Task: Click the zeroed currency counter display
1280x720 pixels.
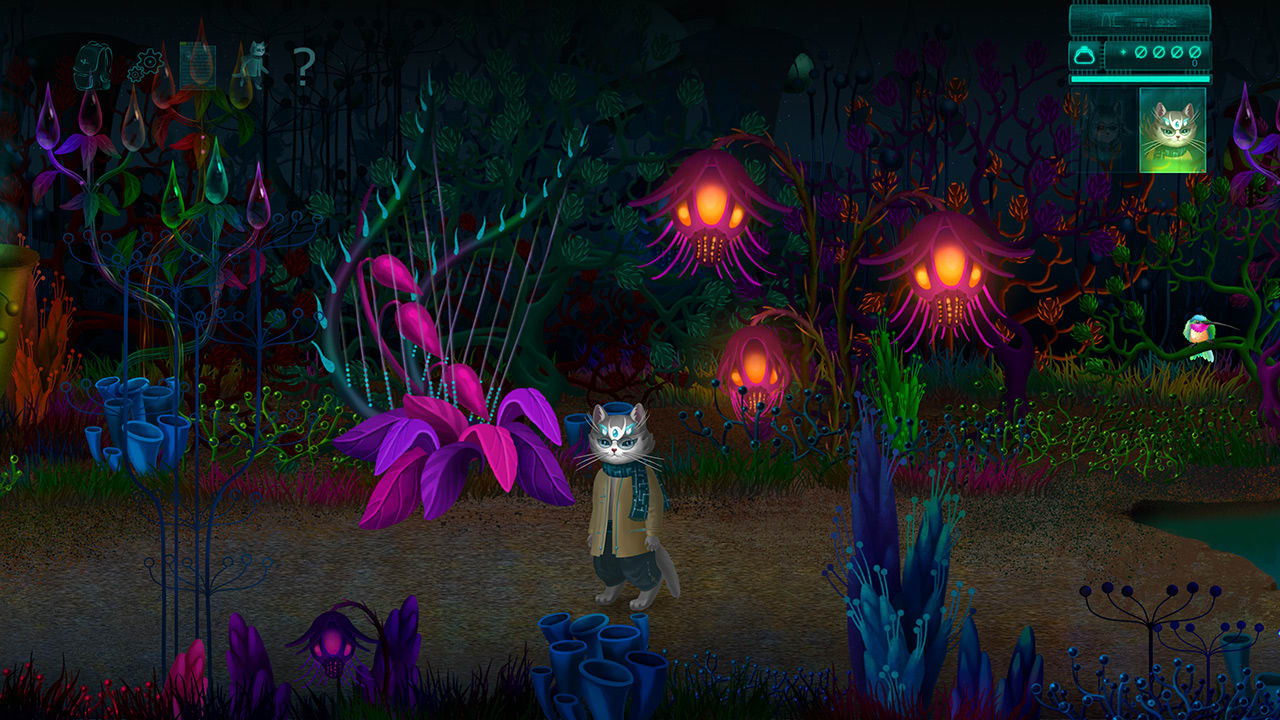Action: coord(1166,52)
